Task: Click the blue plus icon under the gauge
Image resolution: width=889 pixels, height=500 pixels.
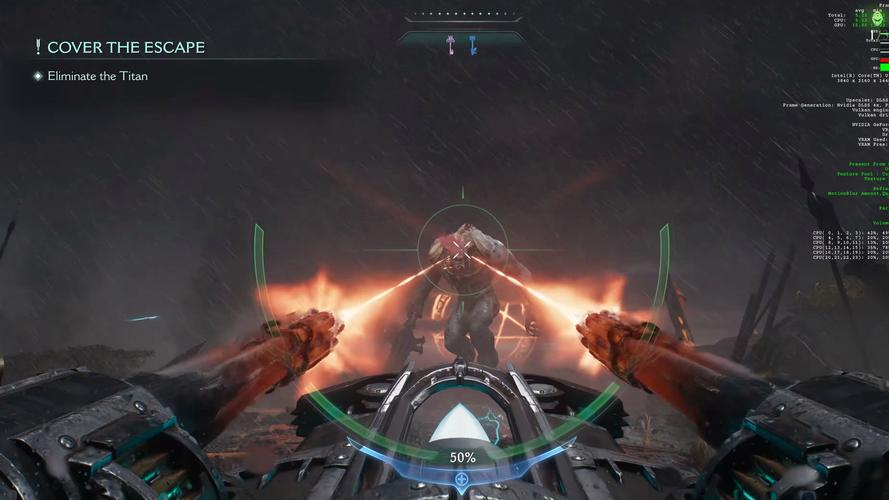Action: pos(461,479)
